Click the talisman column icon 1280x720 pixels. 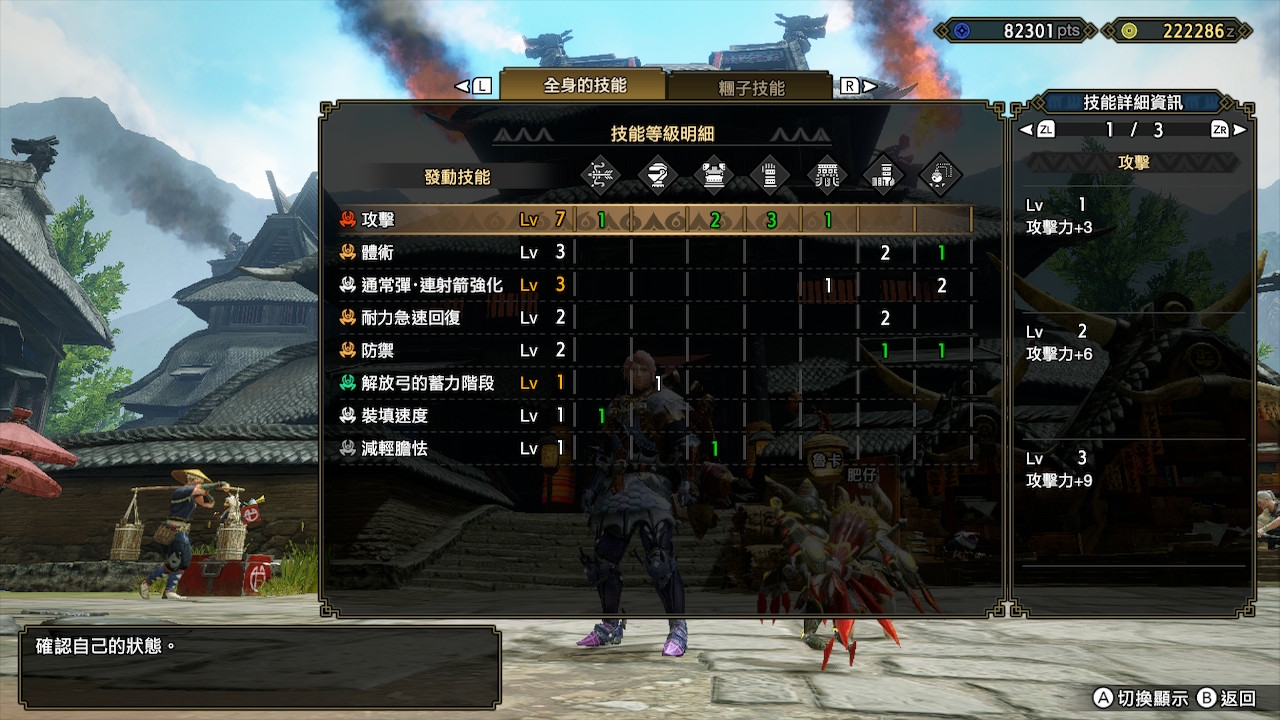tap(940, 175)
